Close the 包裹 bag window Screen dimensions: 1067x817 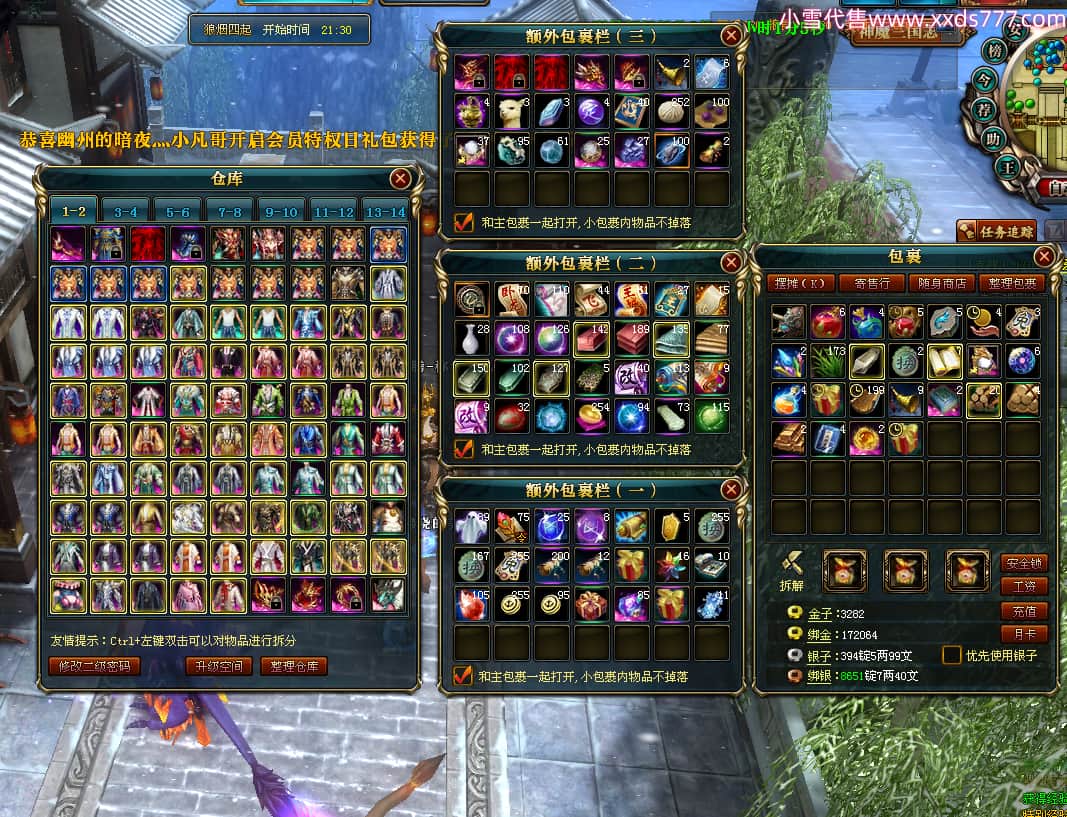point(1044,257)
